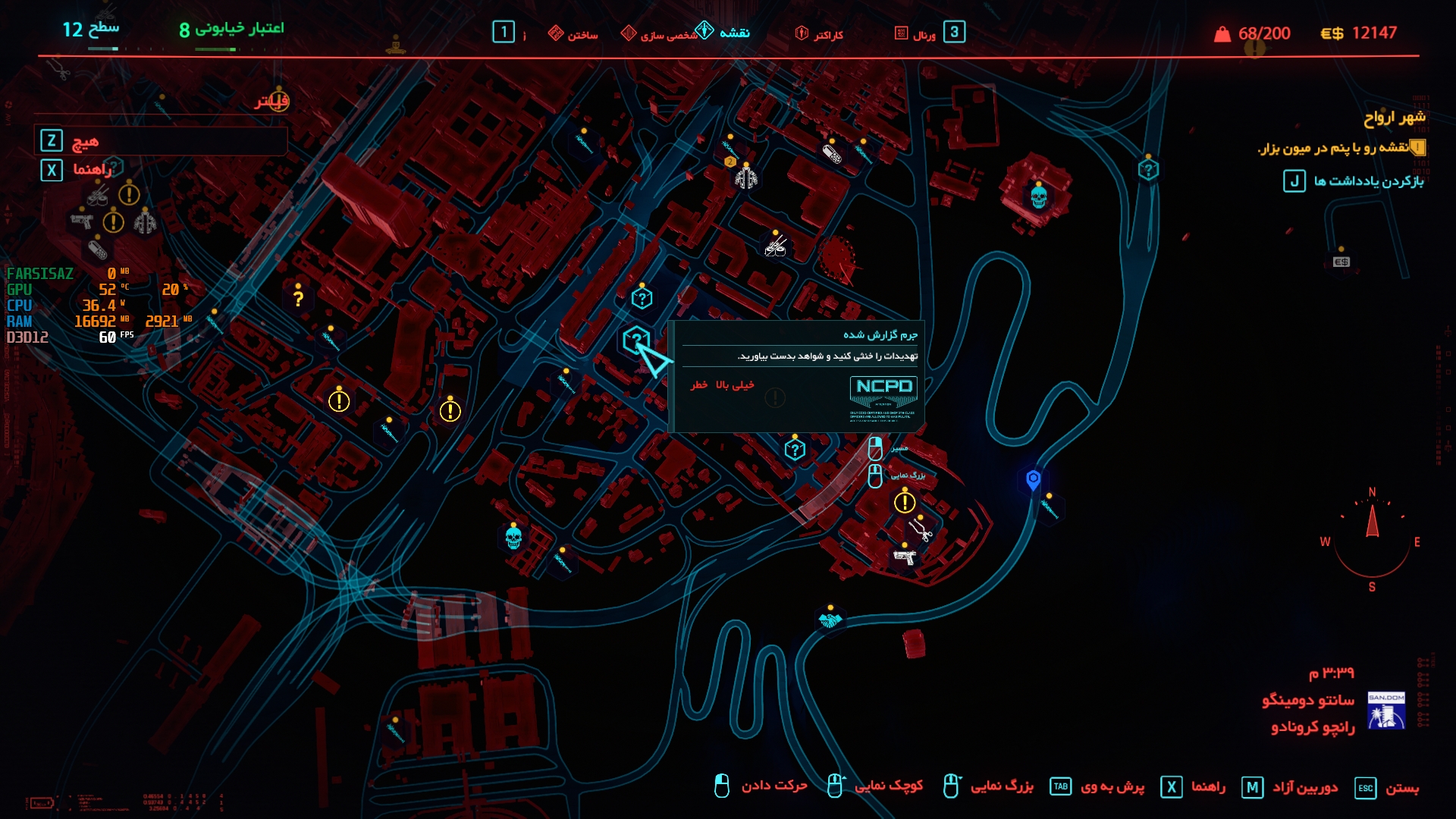Viewport: 1456px width, 819px height.
Task: Click the medical pill shop marker
Action: 832,155
